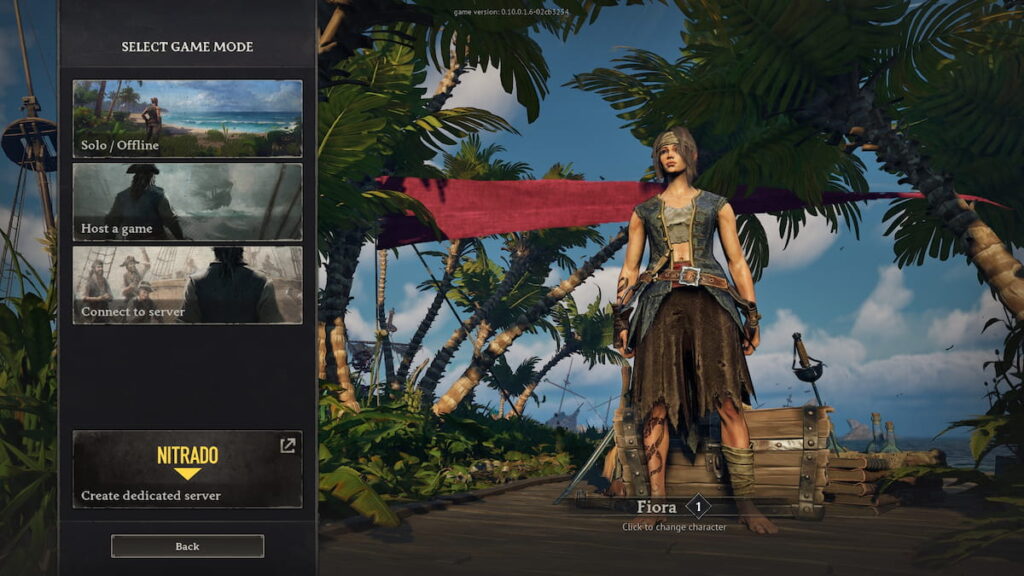
Task: Create a Nitrado dedicated server
Action: point(187,469)
